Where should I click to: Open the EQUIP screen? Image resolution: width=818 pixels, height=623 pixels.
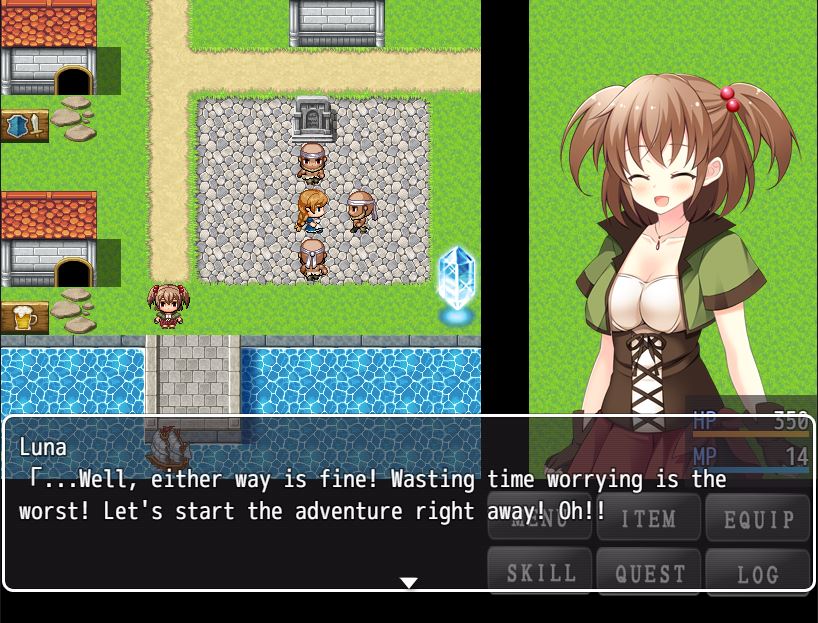[758, 518]
